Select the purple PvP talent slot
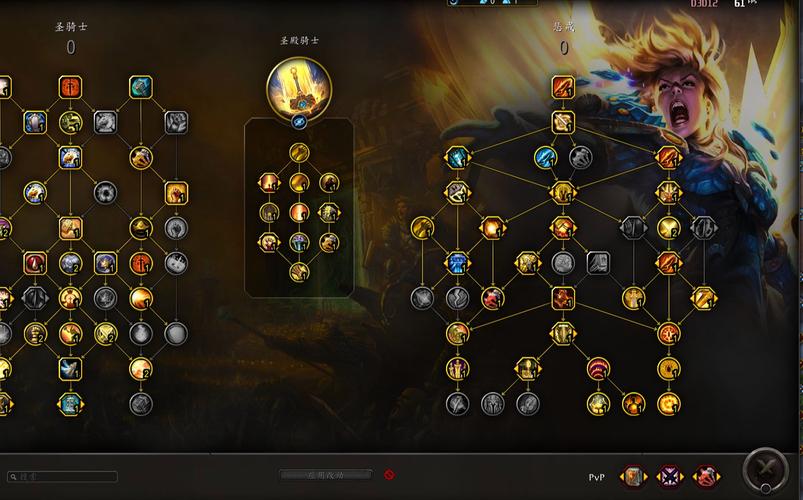The height and width of the screenshot is (500, 803). [x=669, y=474]
